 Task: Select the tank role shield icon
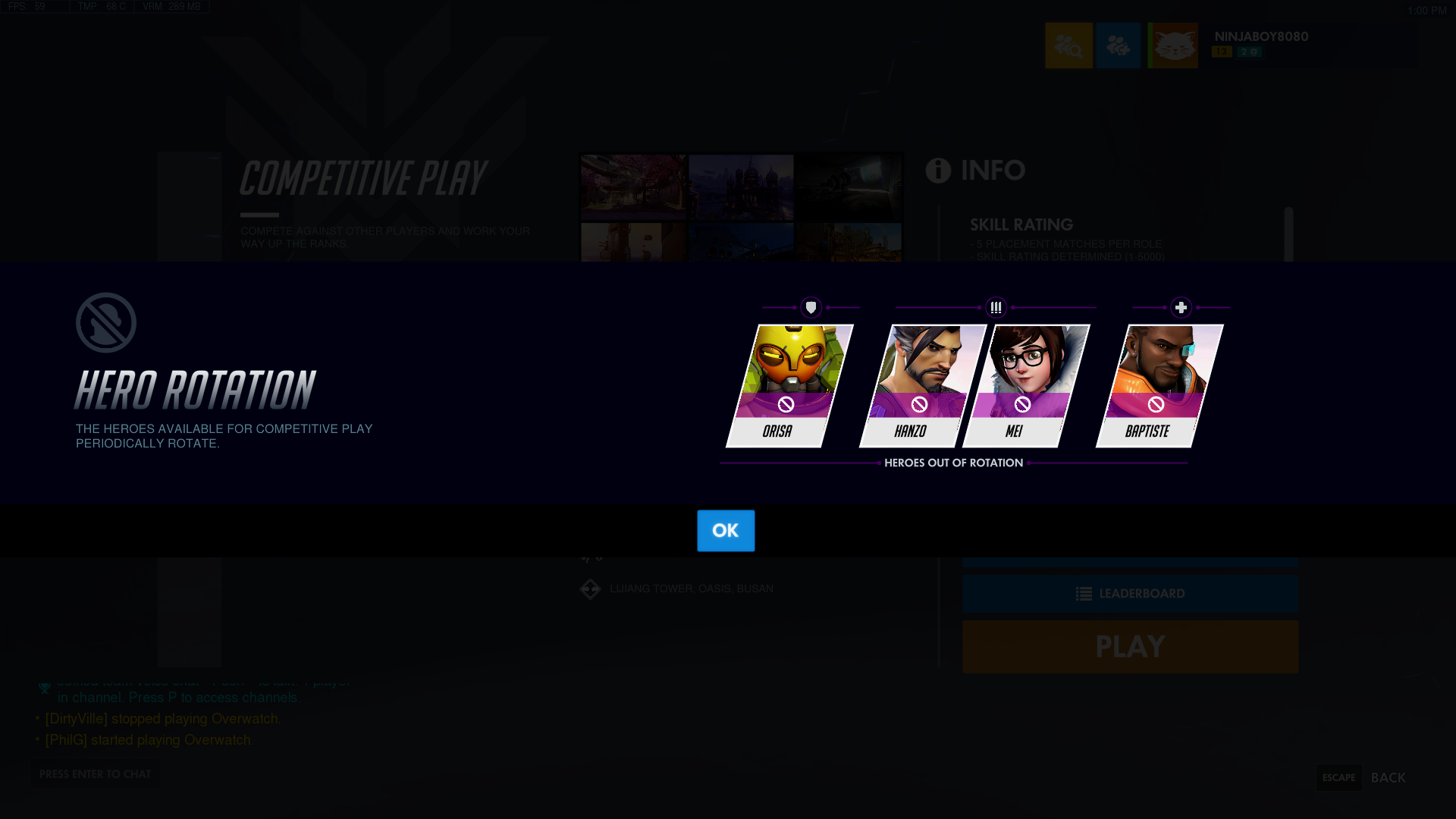click(x=811, y=307)
